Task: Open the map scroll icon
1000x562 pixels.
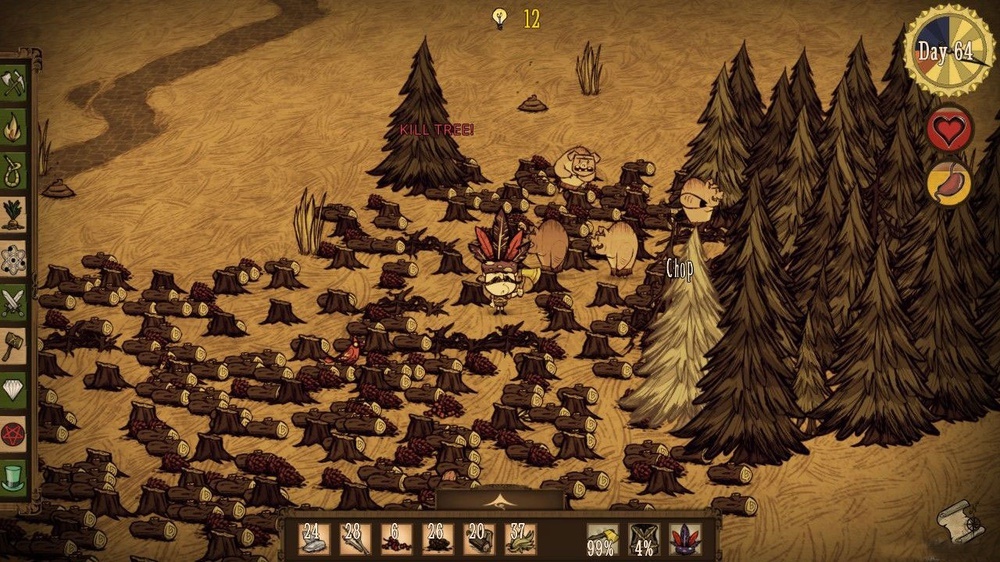Action: click(x=960, y=520)
